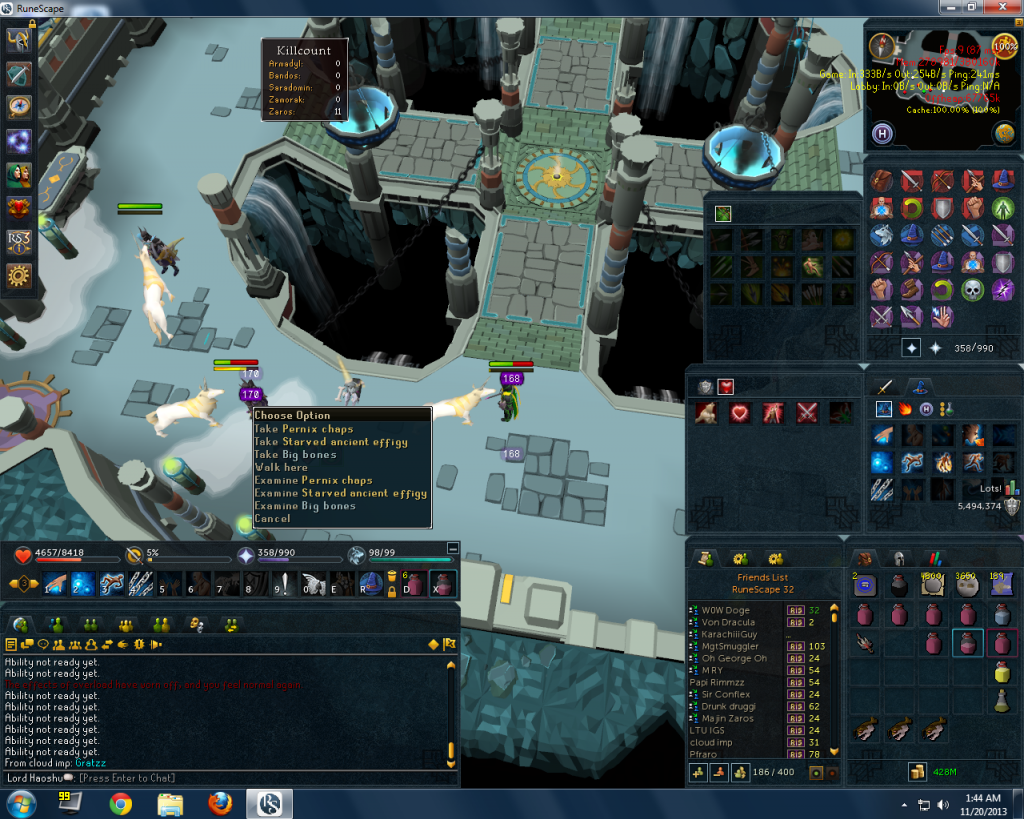Select W0W Doge in Friends List
The image size is (1024, 819).
[x=726, y=610]
